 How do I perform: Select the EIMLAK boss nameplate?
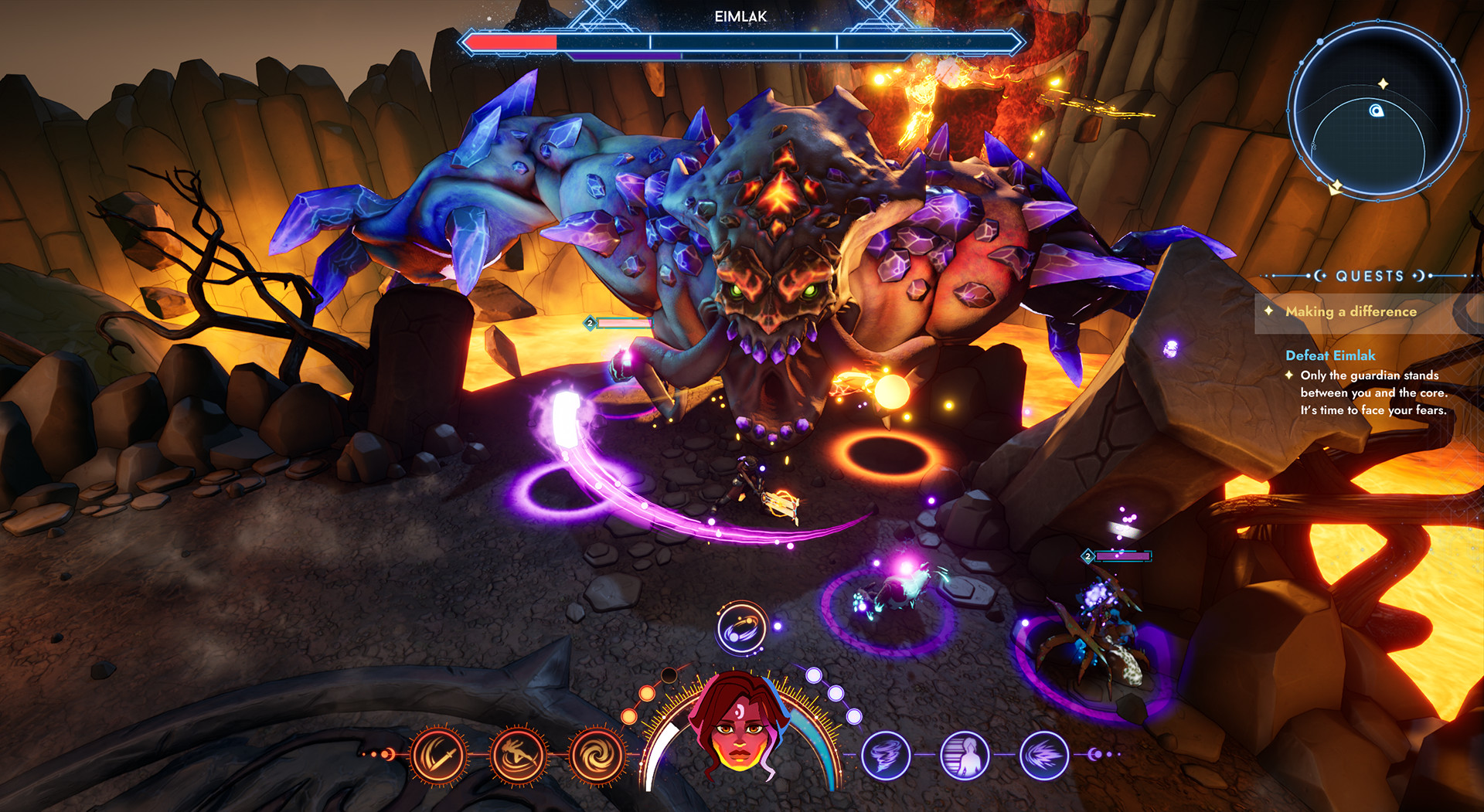click(741, 15)
